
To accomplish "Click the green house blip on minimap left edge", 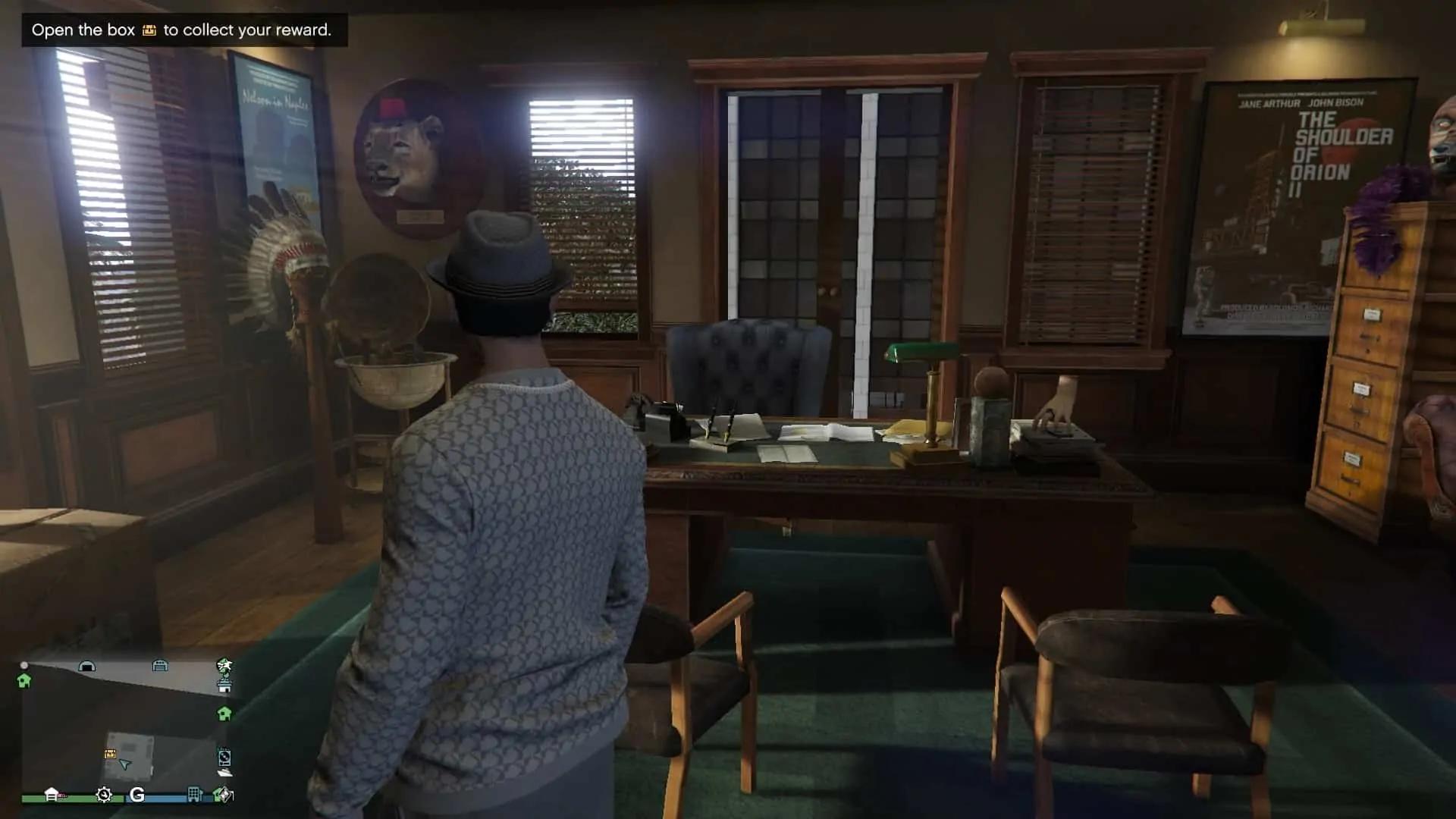I will (24, 681).
